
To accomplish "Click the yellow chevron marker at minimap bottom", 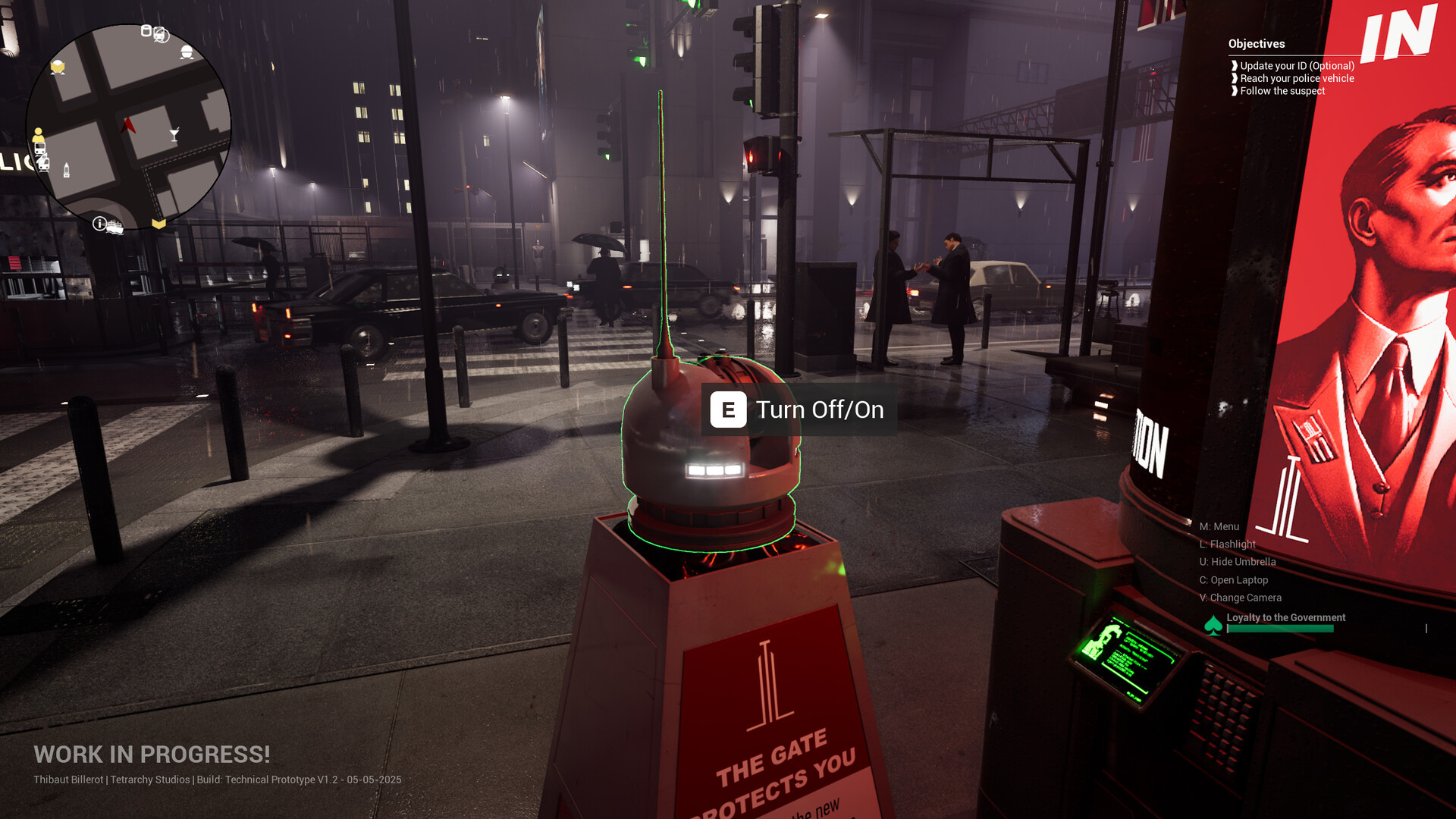I will coord(158,224).
